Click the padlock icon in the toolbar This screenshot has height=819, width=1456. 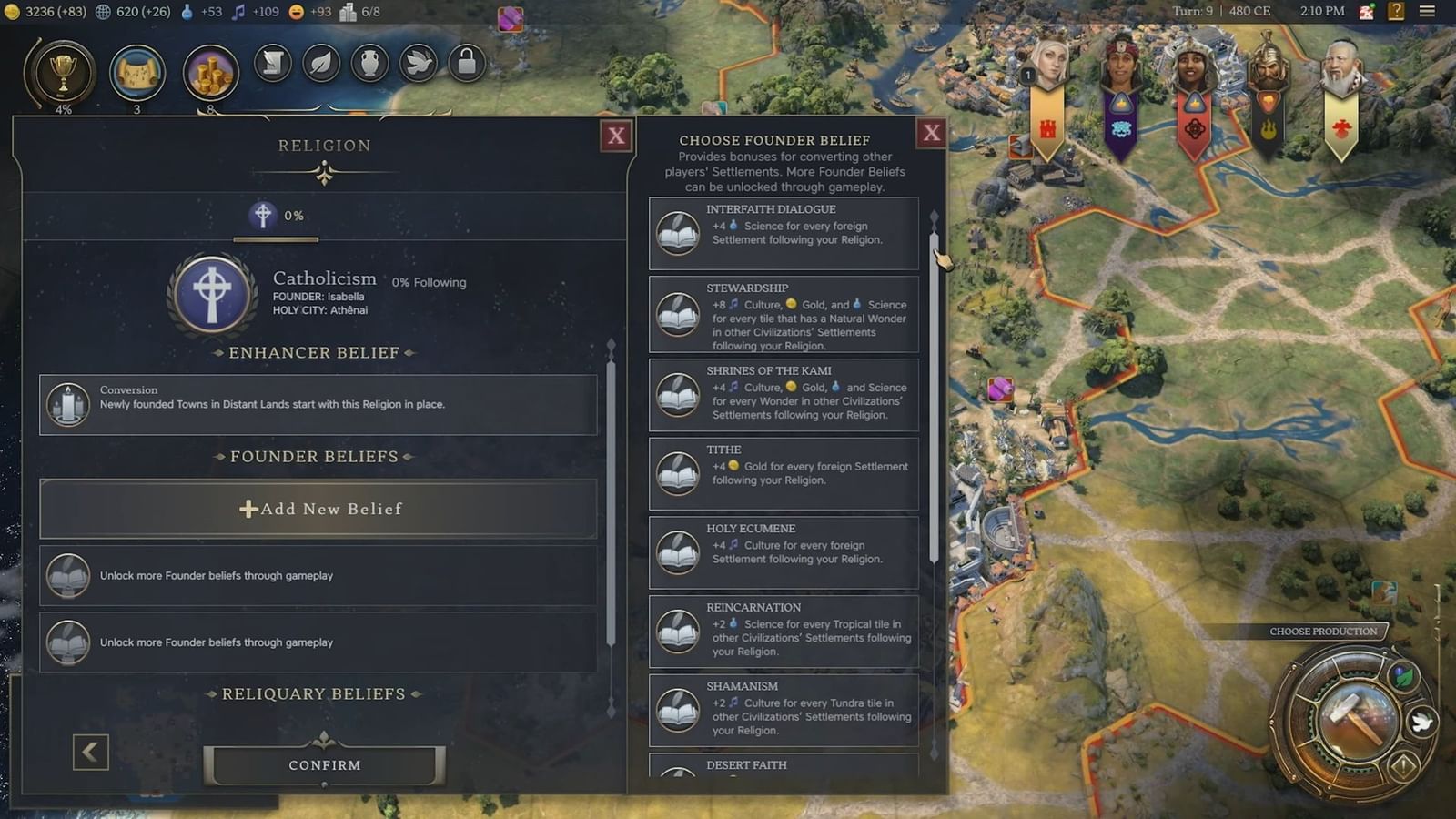(x=468, y=64)
